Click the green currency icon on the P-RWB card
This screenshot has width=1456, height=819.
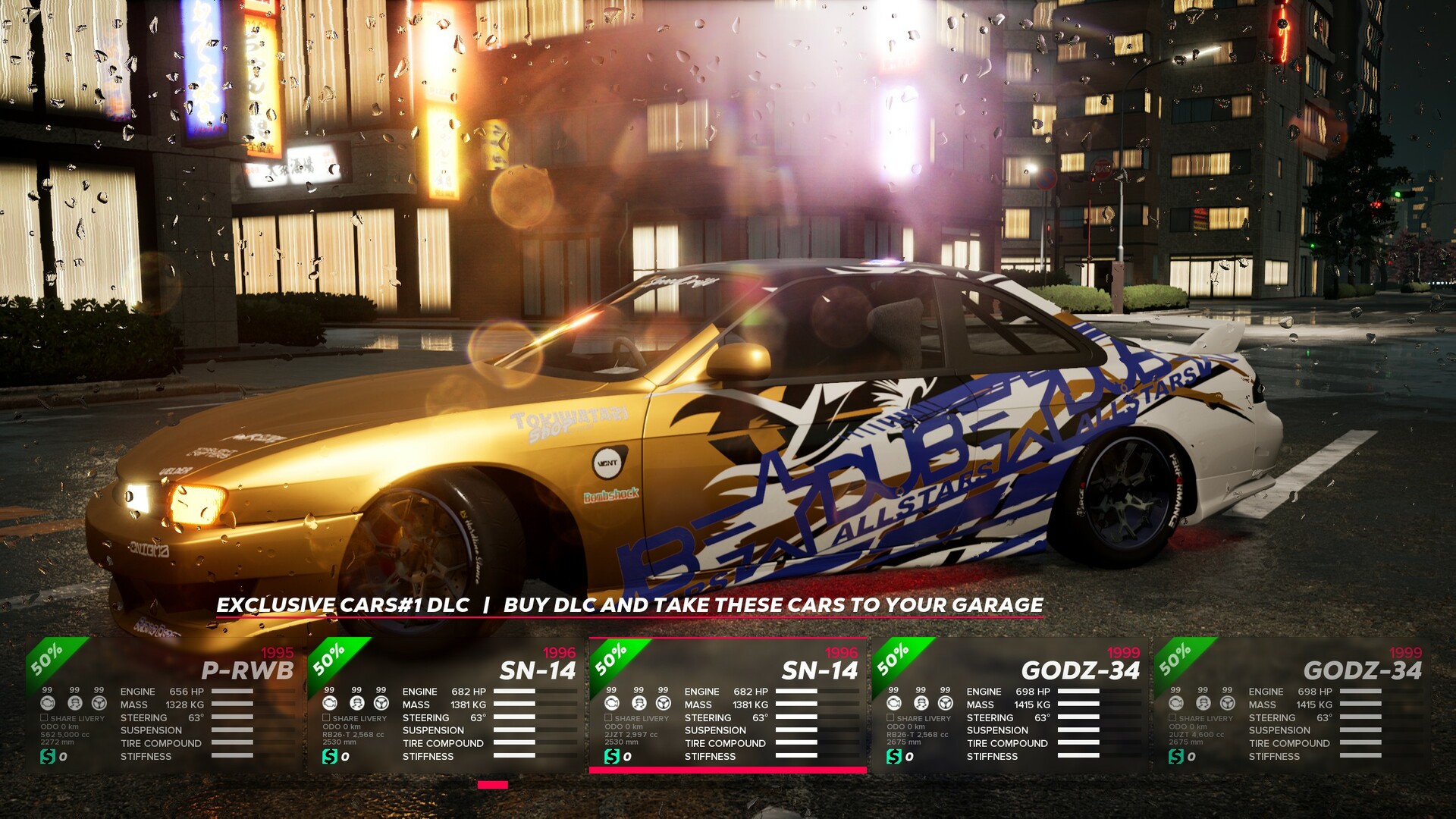tap(48, 755)
